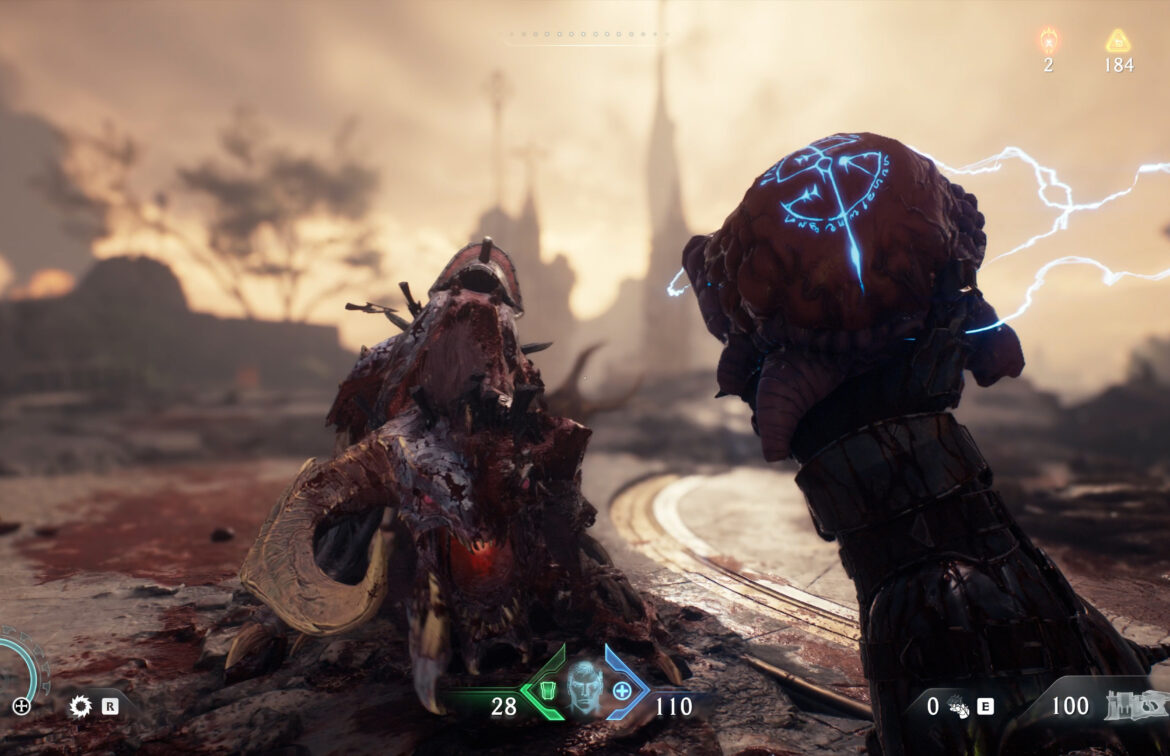The height and width of the screenshot is (756, 1170).
Task: Select the green armor shield icon
Action: point(546,690)
